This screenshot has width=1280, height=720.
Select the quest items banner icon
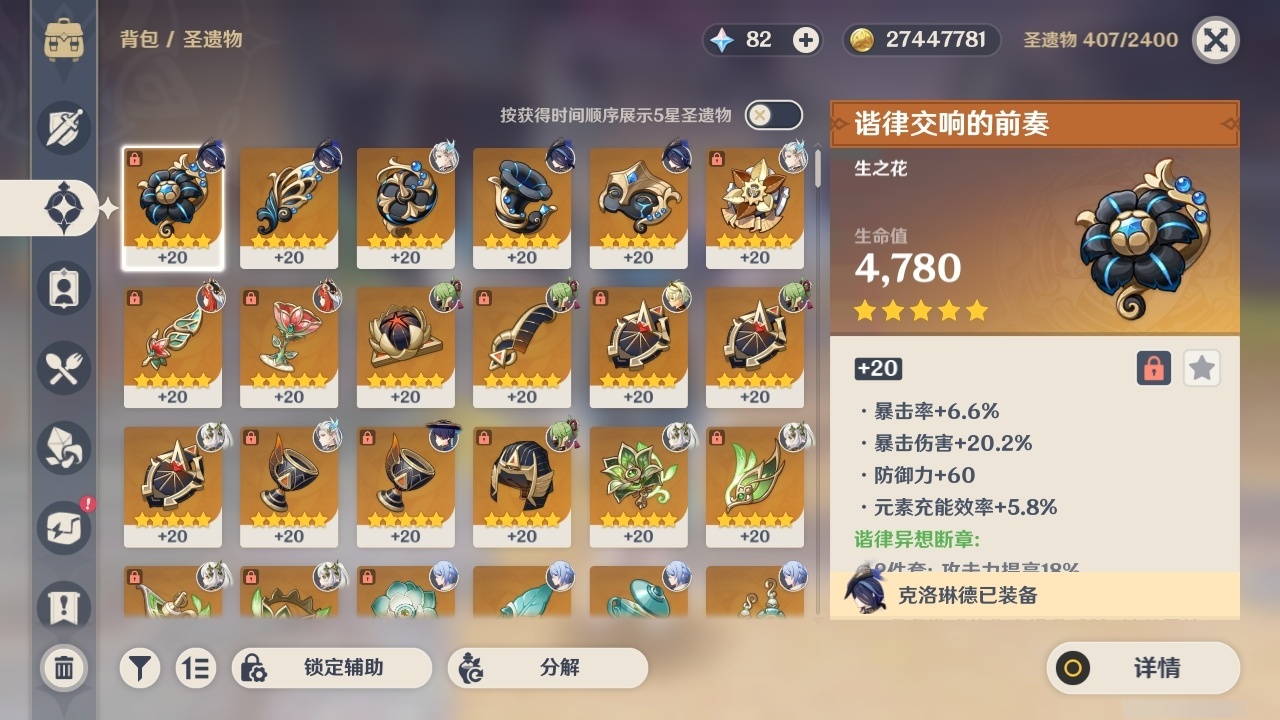[63, 605]
